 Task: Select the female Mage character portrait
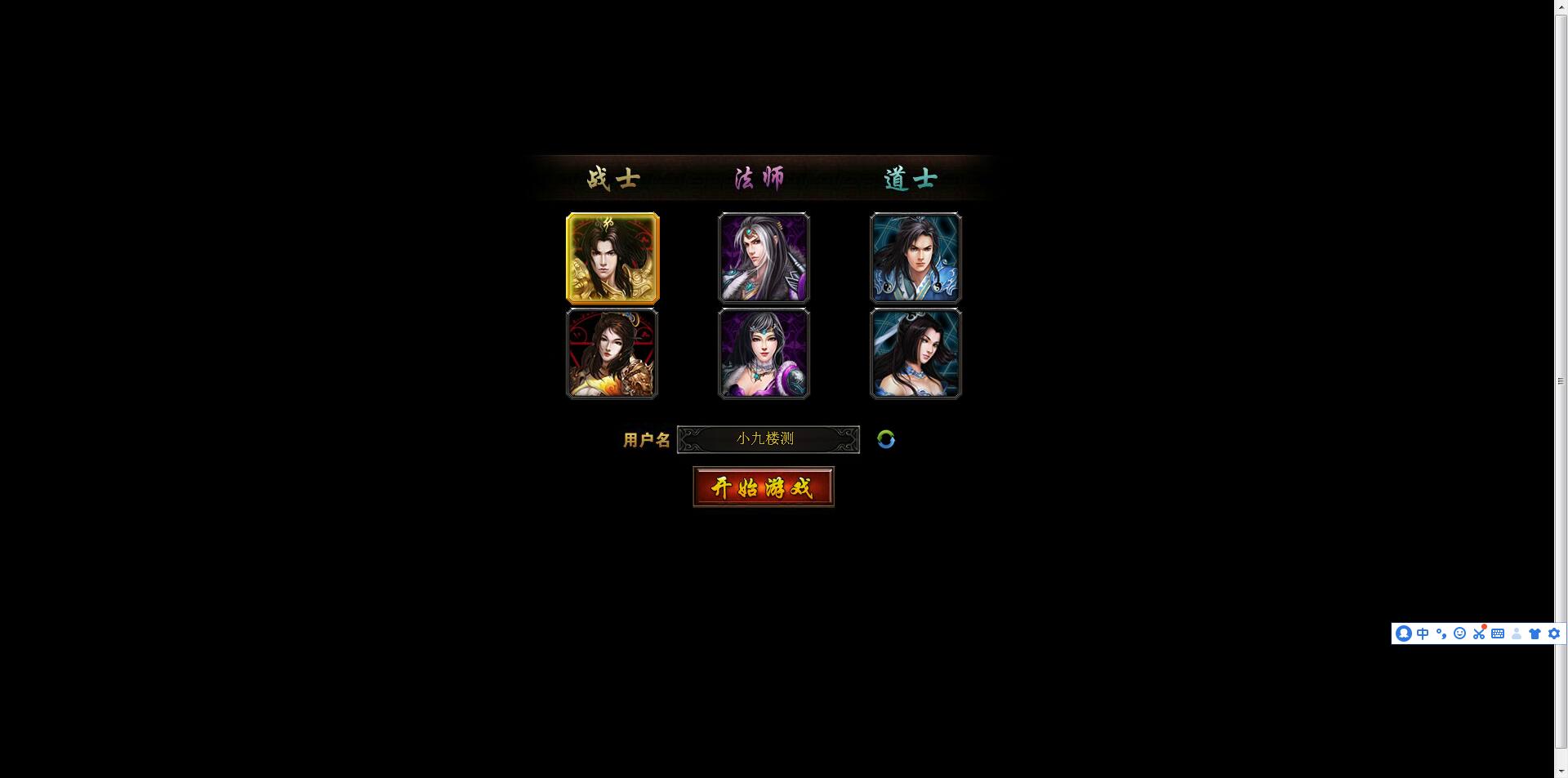[763, 353]
